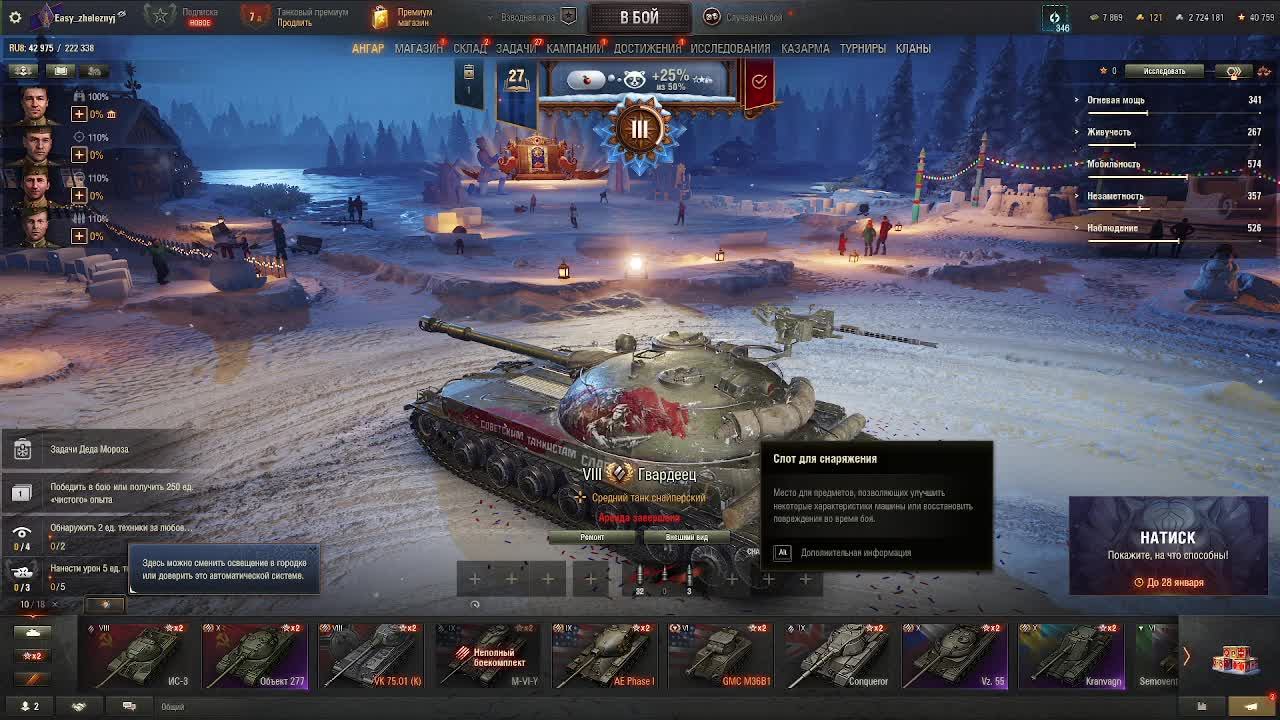Show the ДОСТИЖЕНИЯ tab
The height and width of the screenshot is (720, 1280).
click(x=647, y=48)
